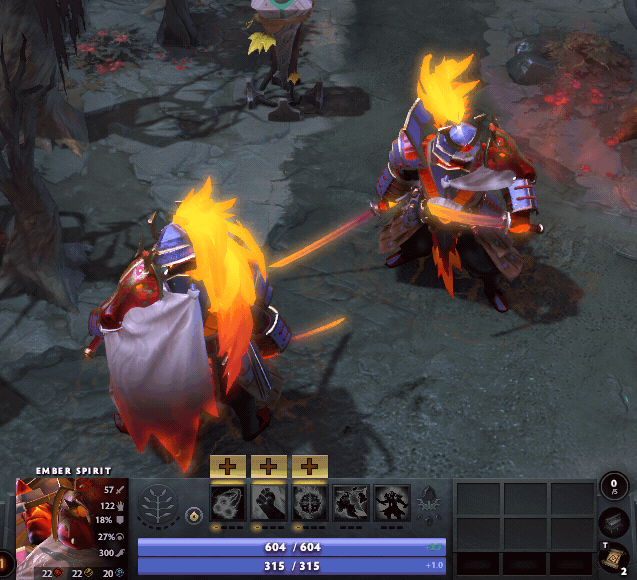637x580 pixels.
Task: Click the circular gold counter showing 0
Action: [614, 487]
